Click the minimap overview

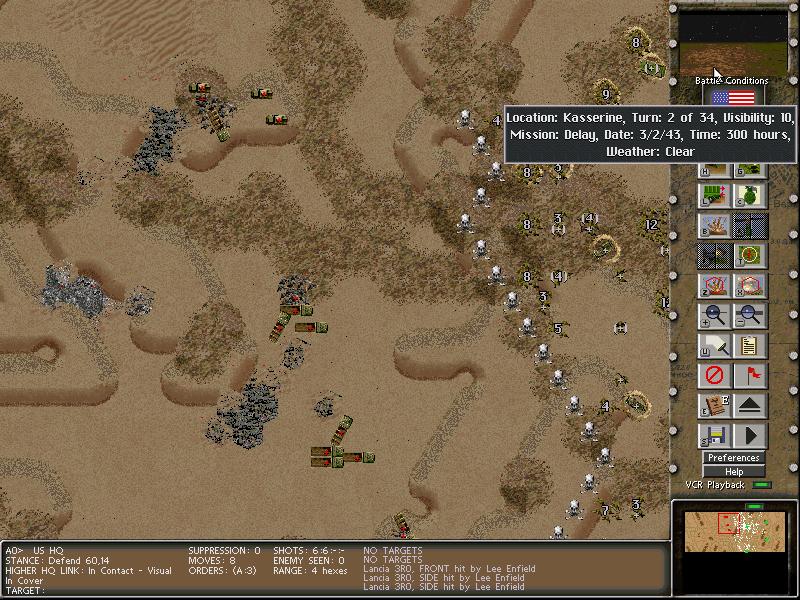(733, 533)
